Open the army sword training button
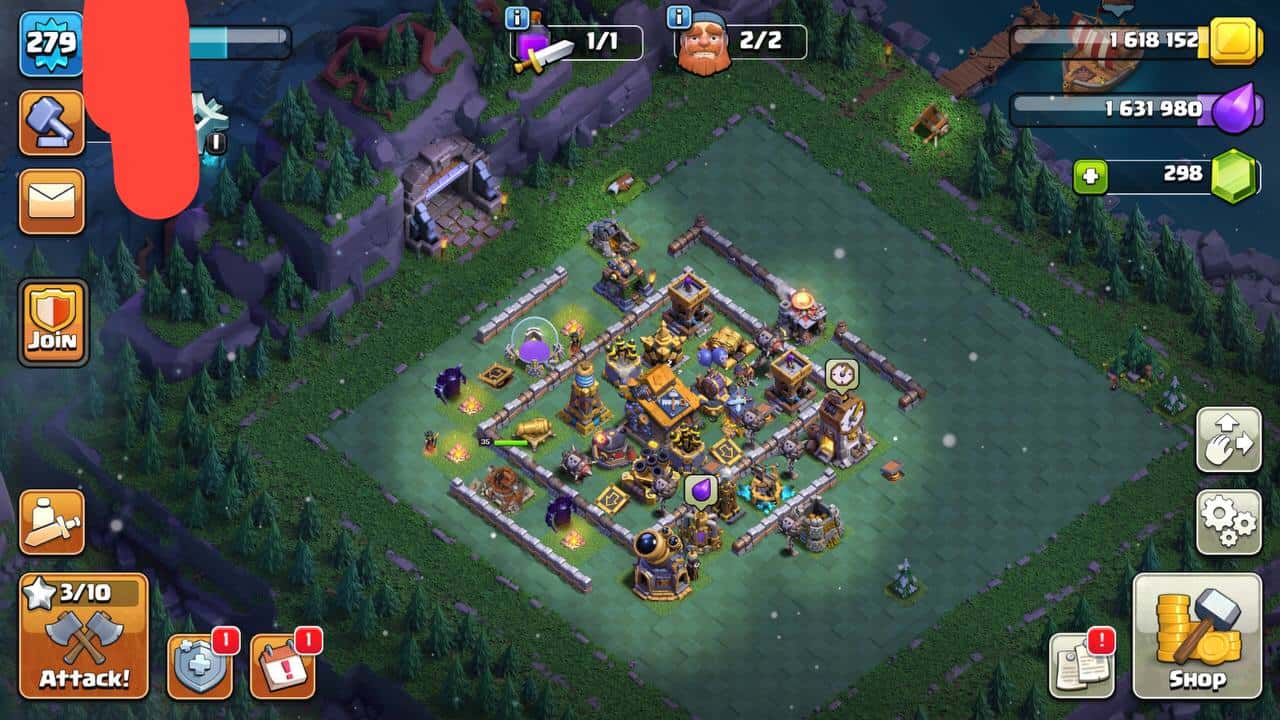This screenshot has width=1280, height=720. point(51,522)
